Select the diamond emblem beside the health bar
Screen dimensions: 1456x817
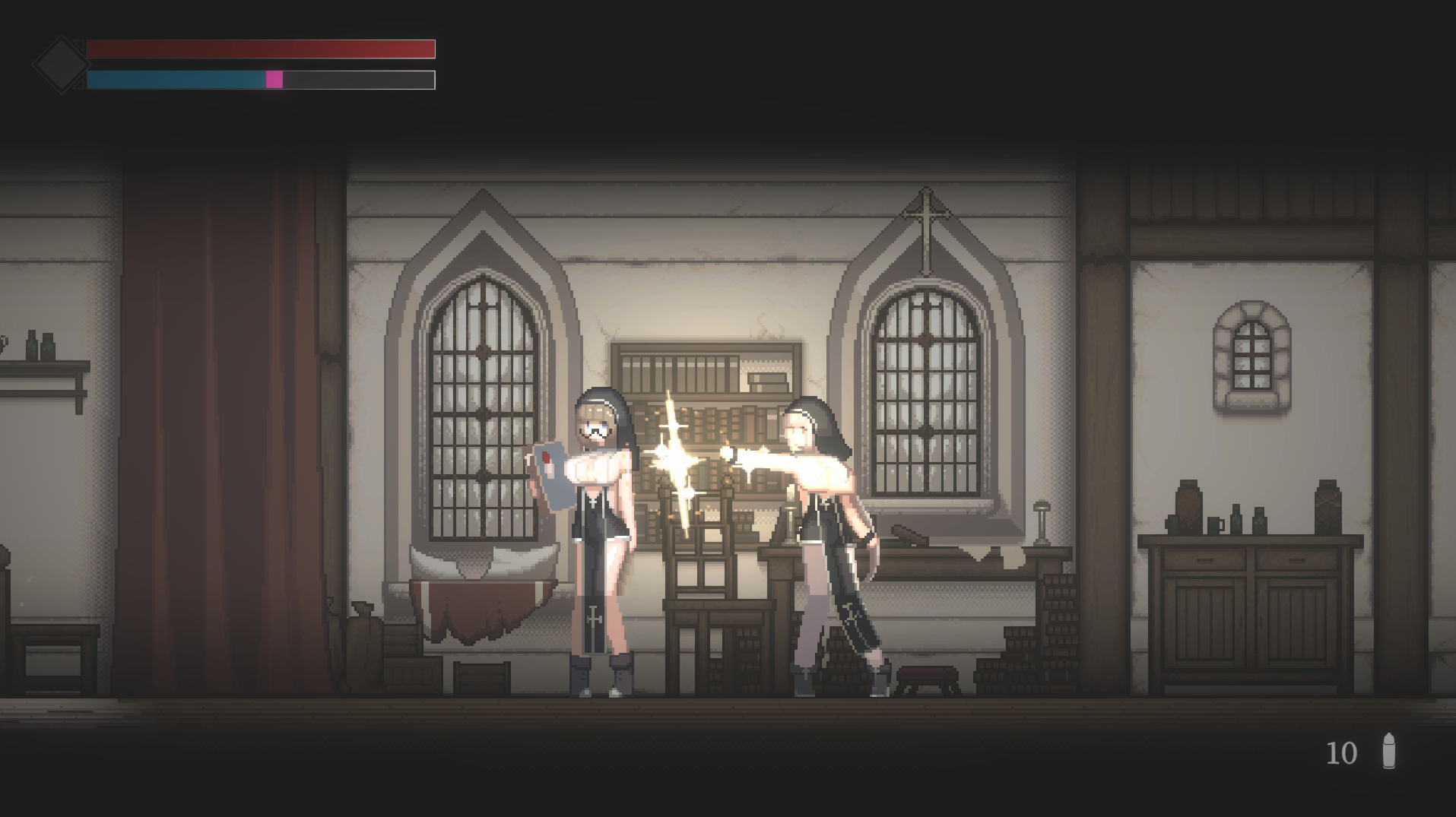(60, 65)
